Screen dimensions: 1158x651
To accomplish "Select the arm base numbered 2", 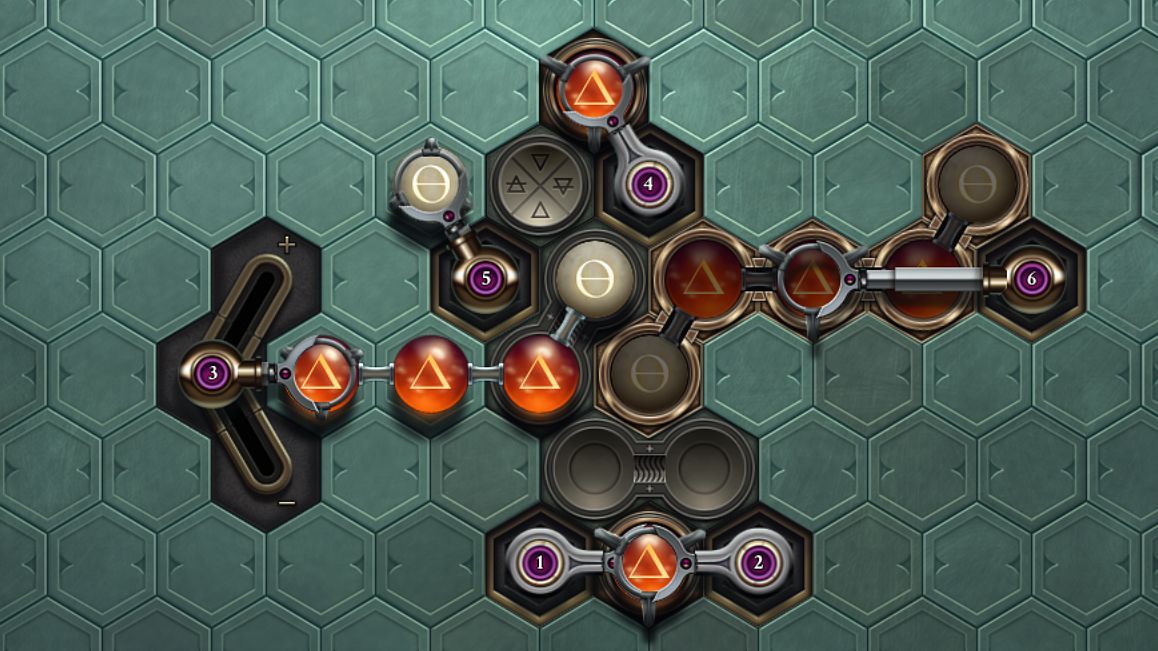I will pyautogui.click(x=758, y=562).
